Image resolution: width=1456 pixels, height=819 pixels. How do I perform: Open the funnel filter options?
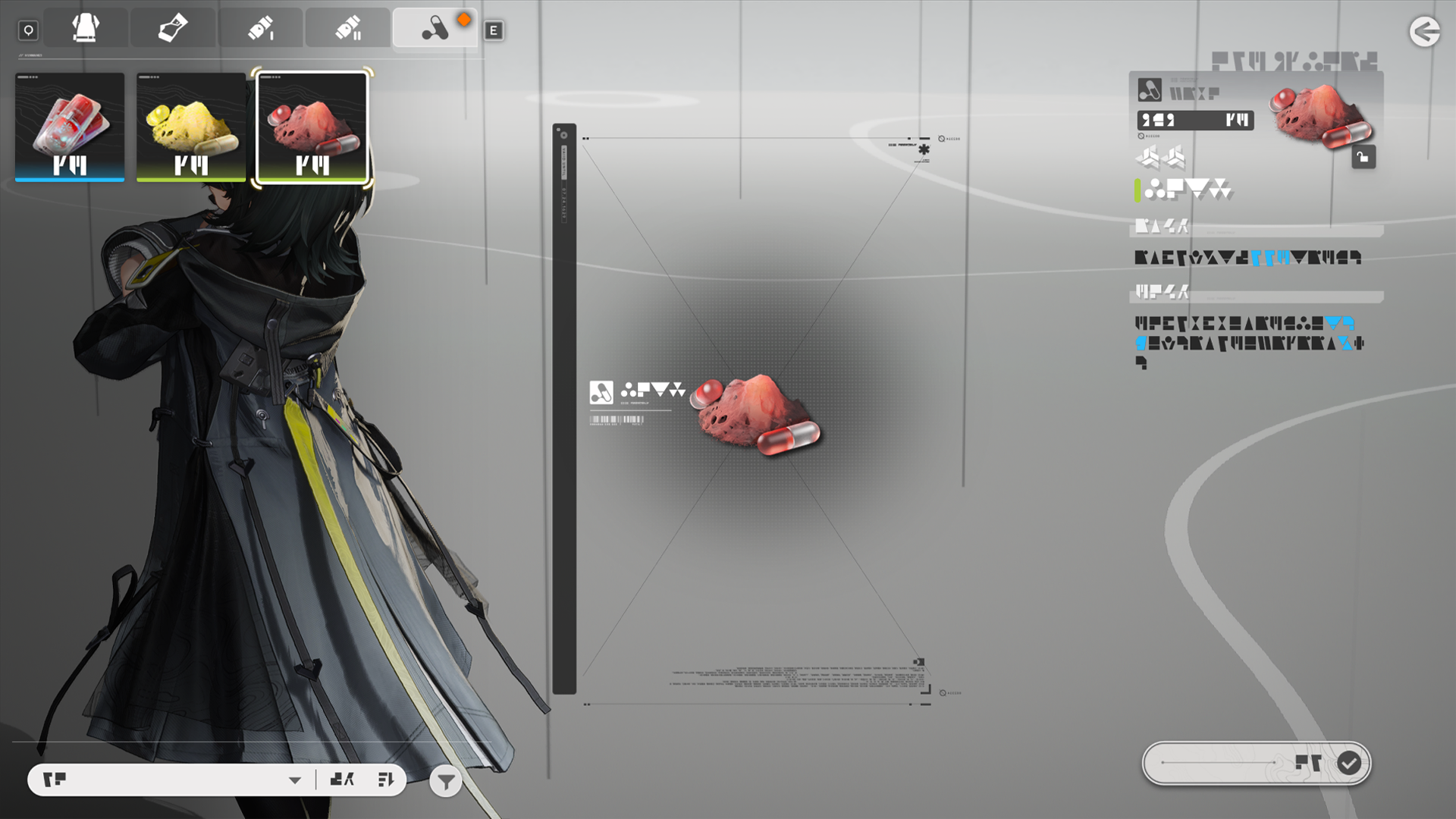446,781
